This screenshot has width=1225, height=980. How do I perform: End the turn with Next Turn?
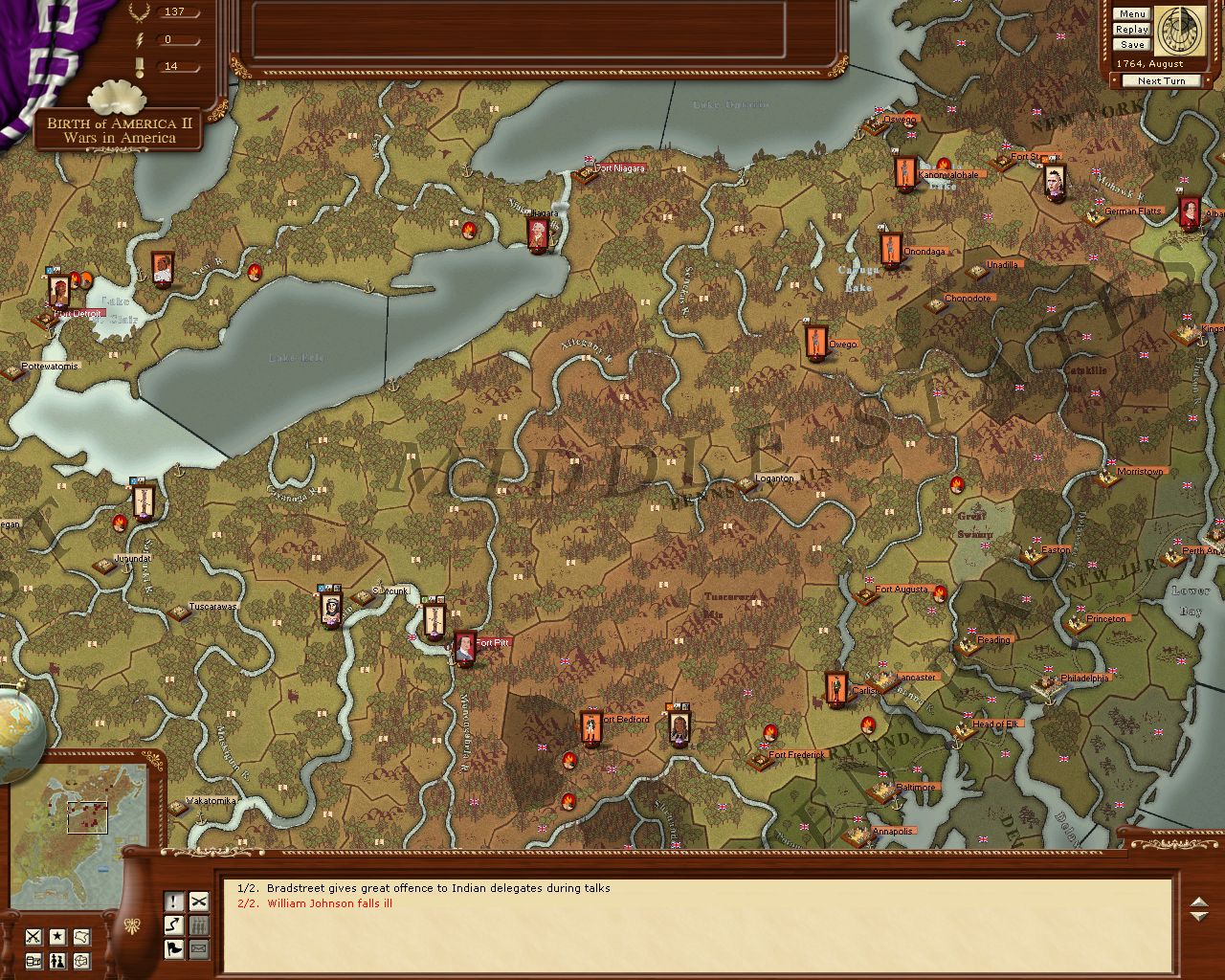1161,81
